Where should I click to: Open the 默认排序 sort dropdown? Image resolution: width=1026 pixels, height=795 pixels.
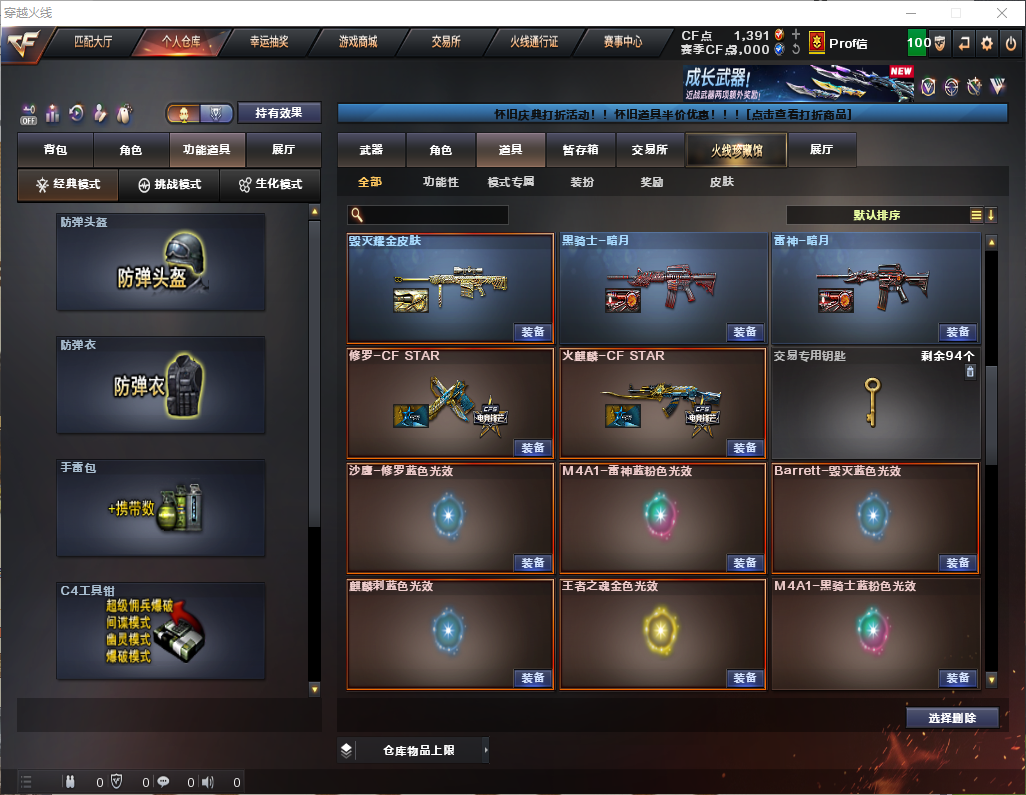(x=875, y=215)
